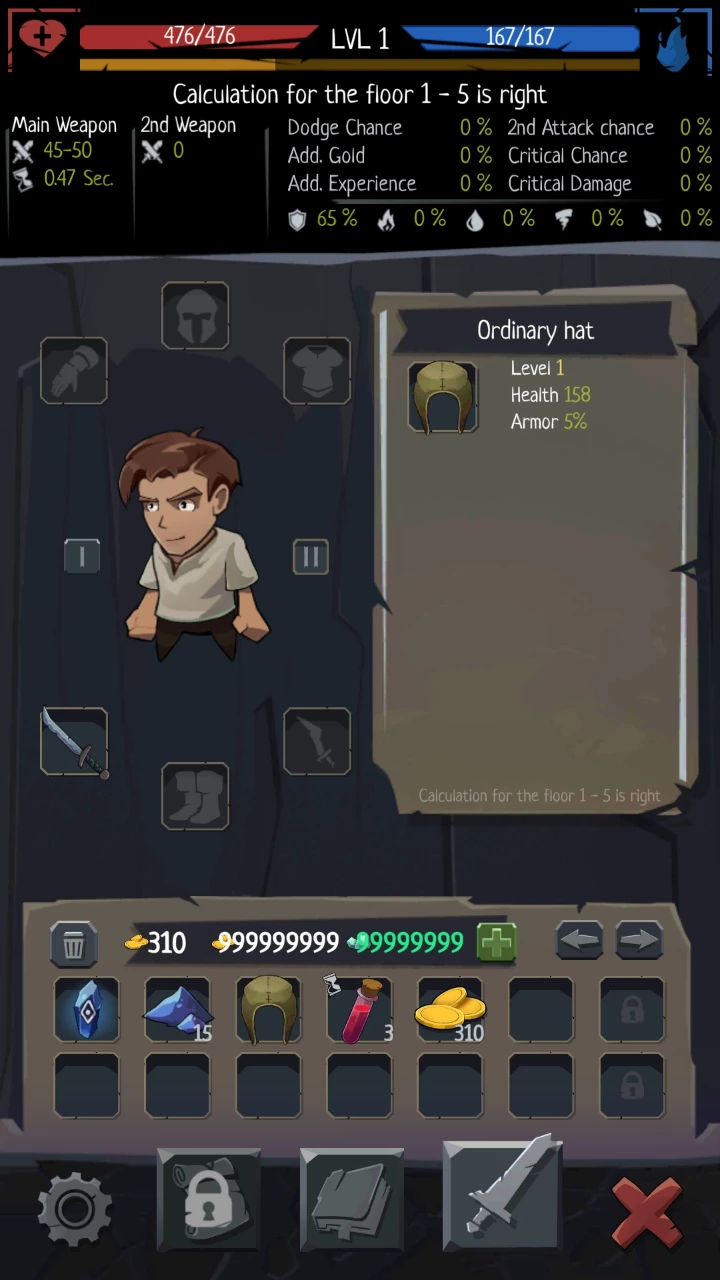Select the empty chest armor slot
This screenshot has height=1280, width=720.
317,371
